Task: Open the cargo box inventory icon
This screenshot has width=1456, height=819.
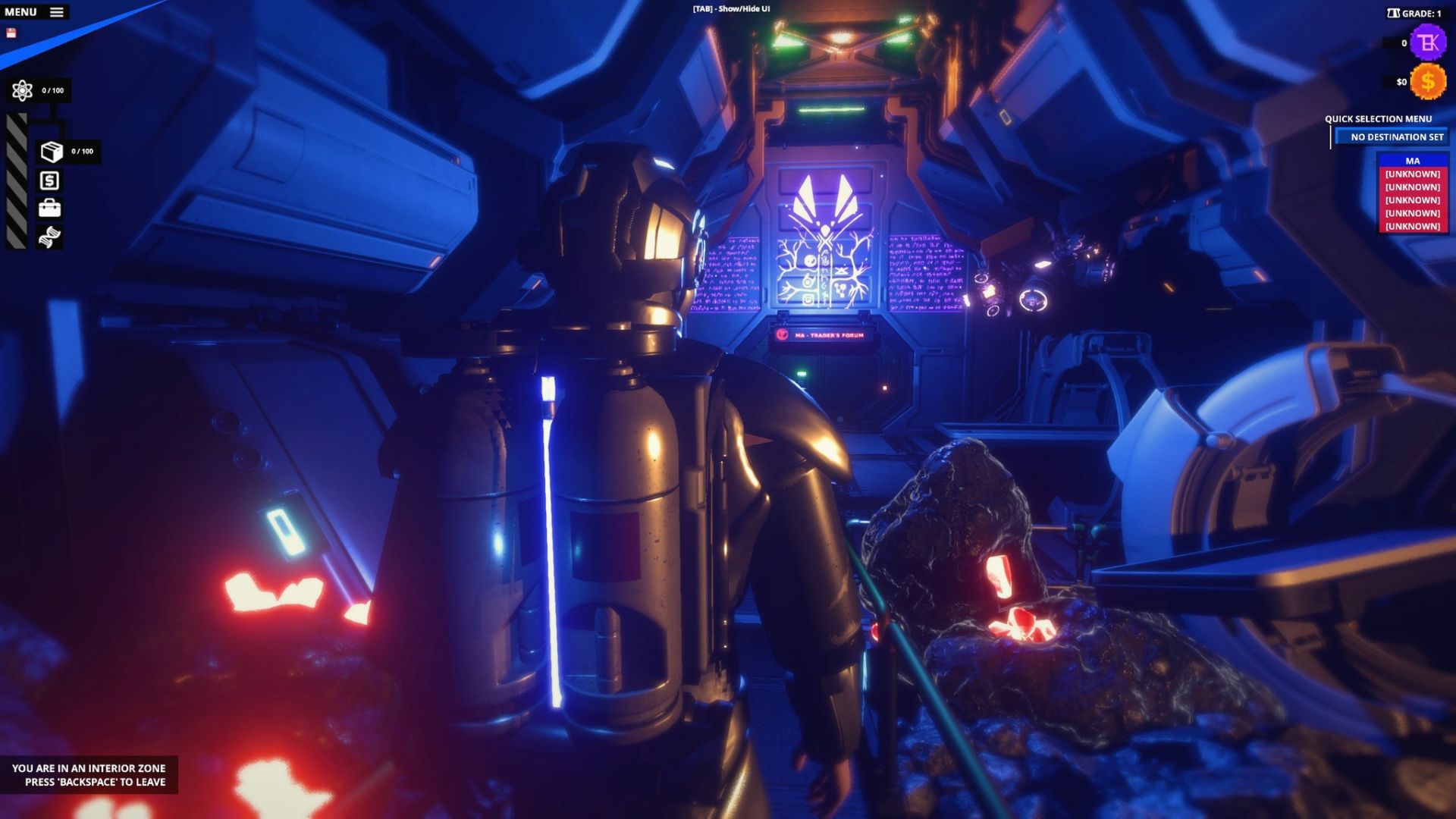Action: (51, 152)
